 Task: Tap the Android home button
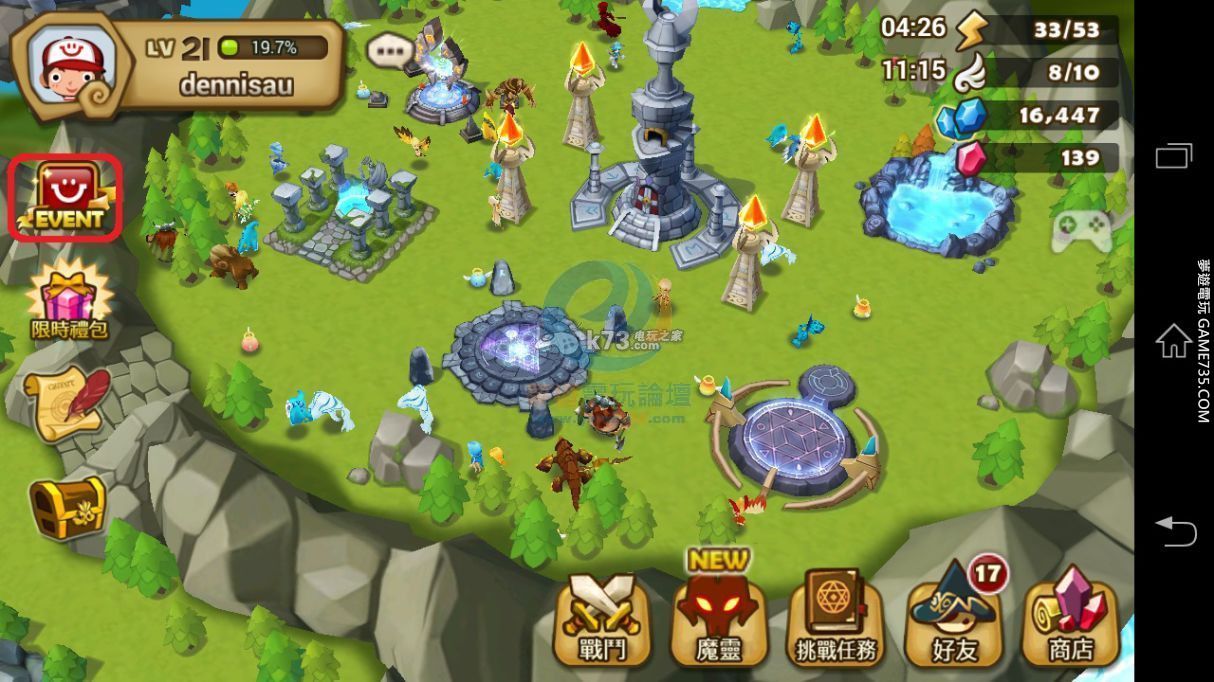coord(1174,341)
